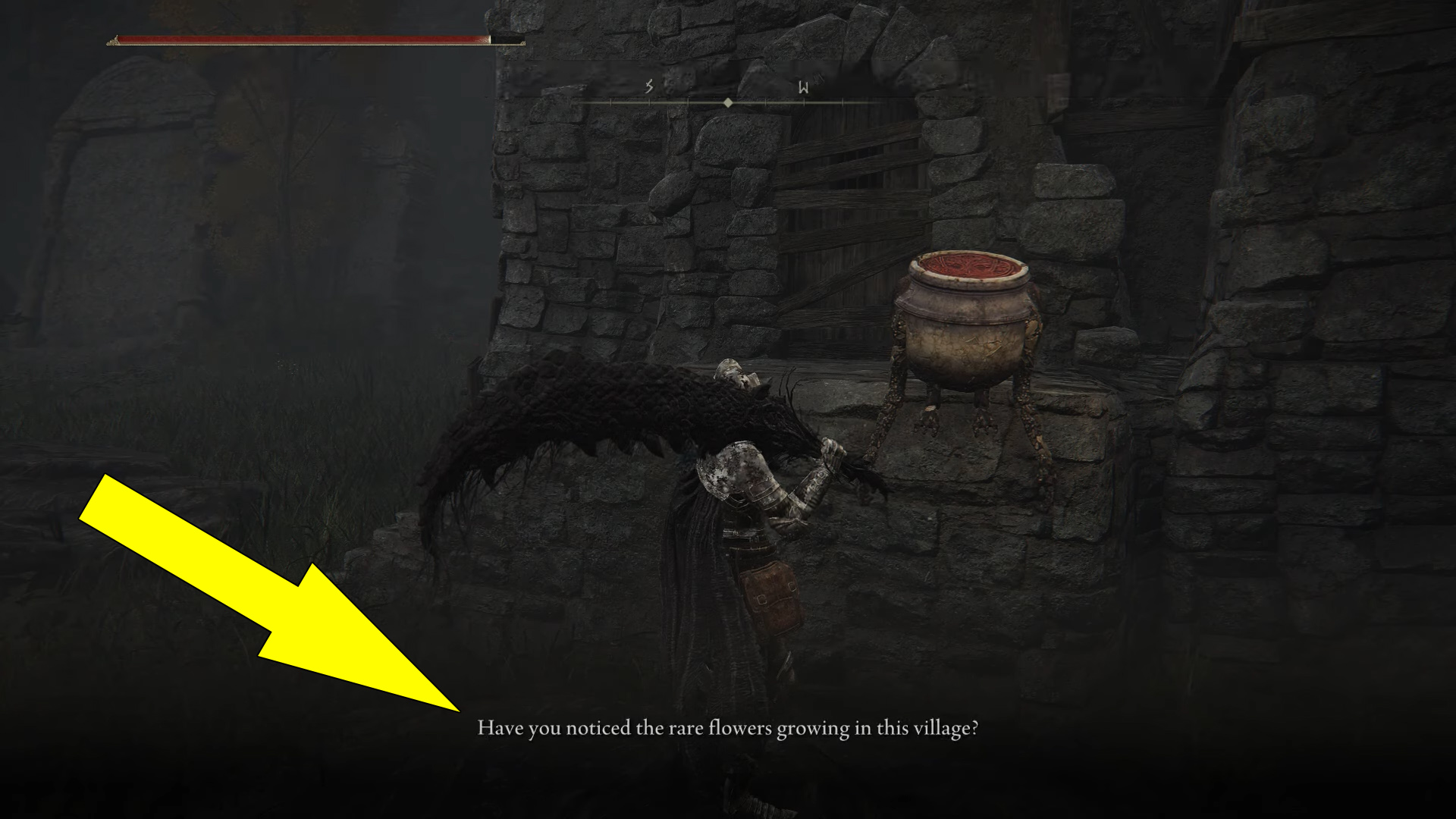This screenshot has height=819, width=1456.
Task: Select the W rune on the compass bar
Action: [803, 86]
